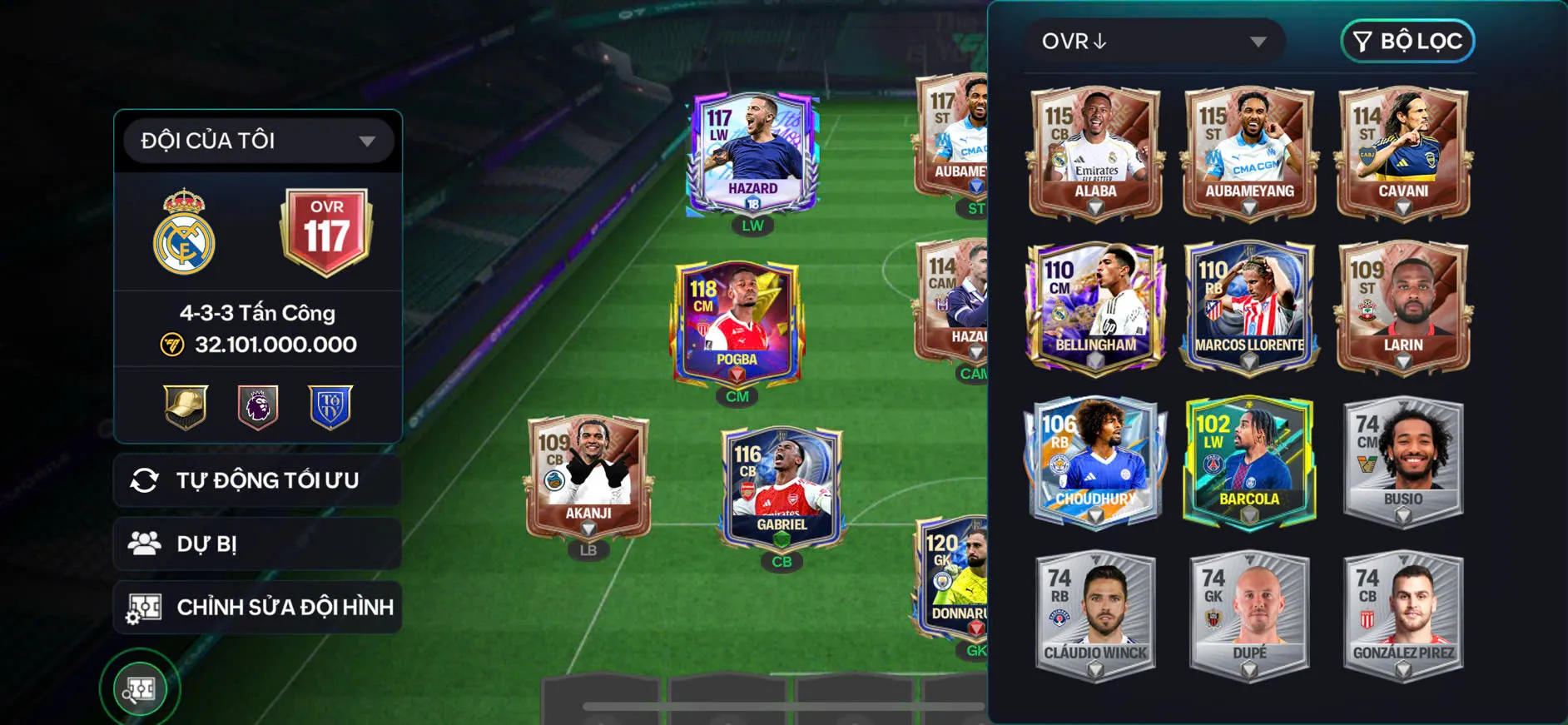The width and height of the screenshot is (1568, 725).
Task: Select the Marcos Llorente RB card
Action: click(x=1249, y=306)
